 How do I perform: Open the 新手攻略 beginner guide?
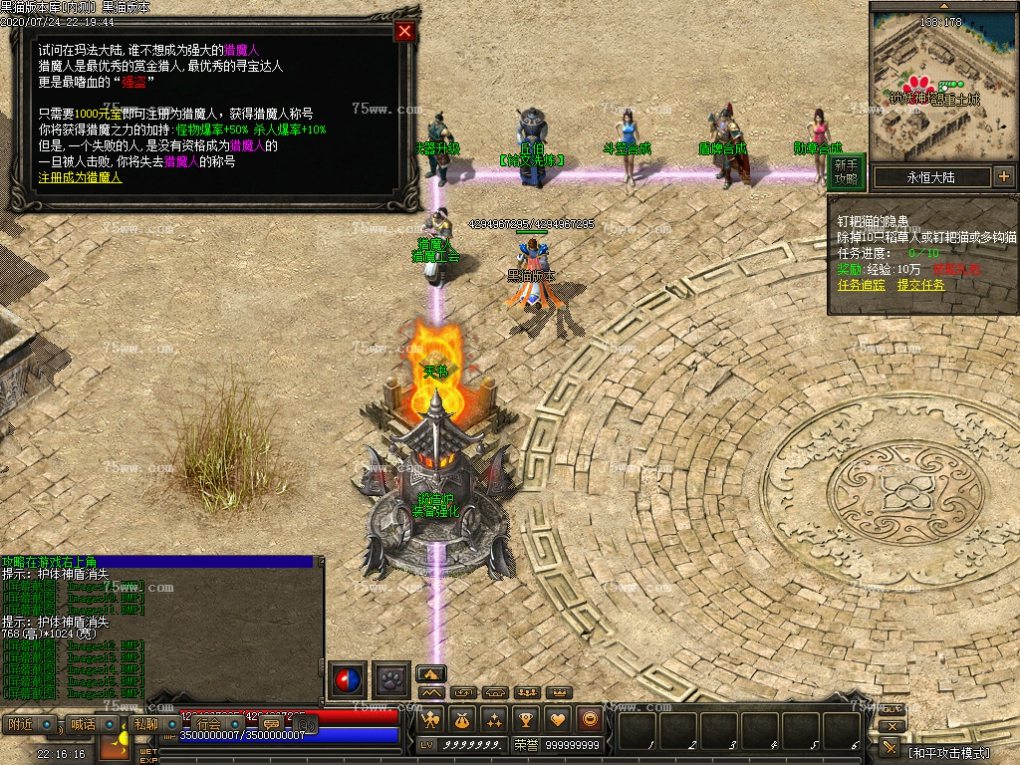point(846,172)
